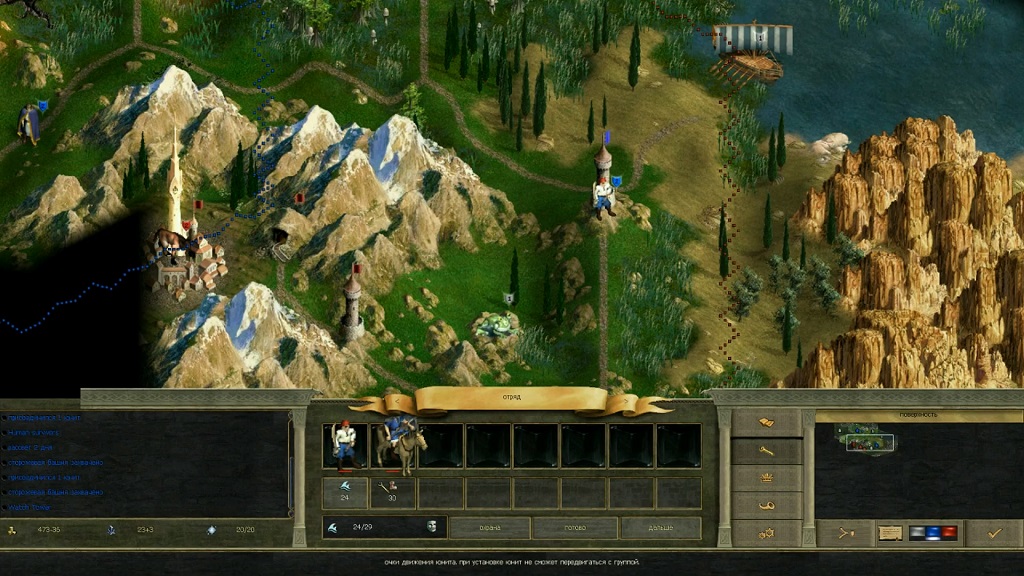Select the red-capped swordsman unit slot

[345, 445]
